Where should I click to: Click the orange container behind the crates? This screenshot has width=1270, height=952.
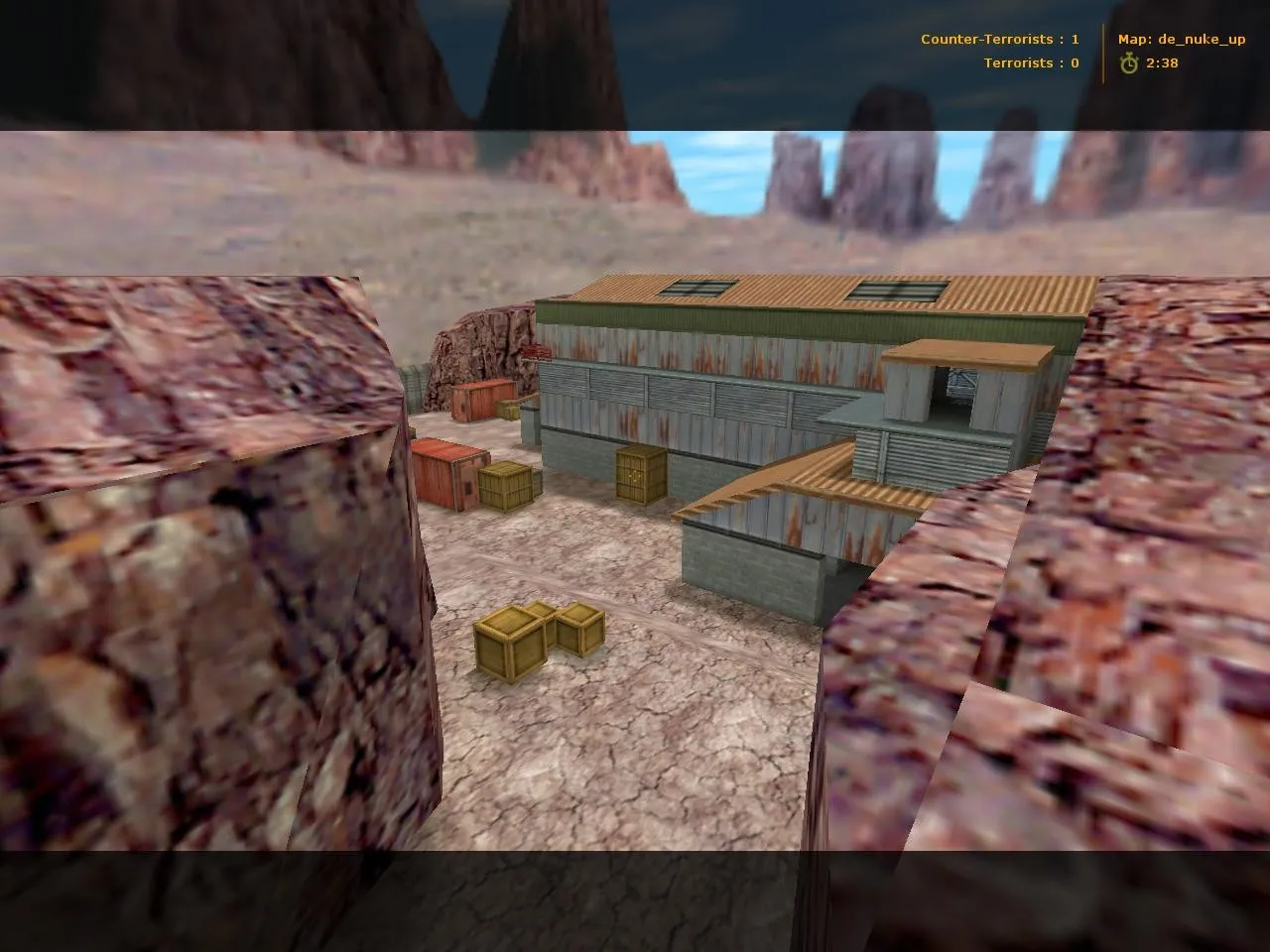[483, 400]
